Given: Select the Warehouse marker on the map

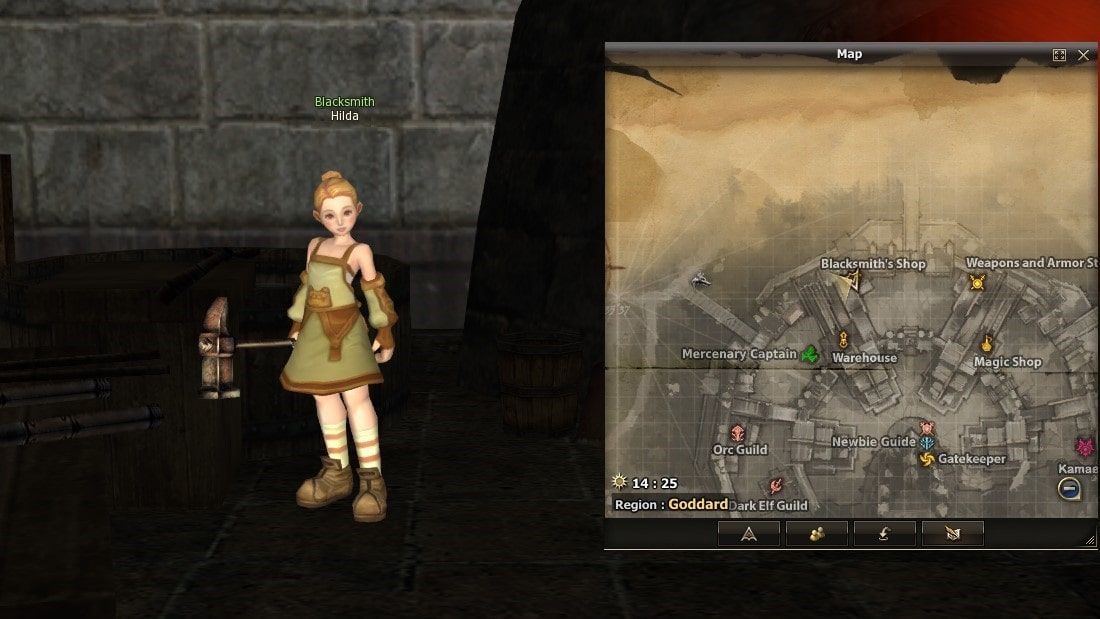Looking at the screenshot, I should click(x=843, y=340).
